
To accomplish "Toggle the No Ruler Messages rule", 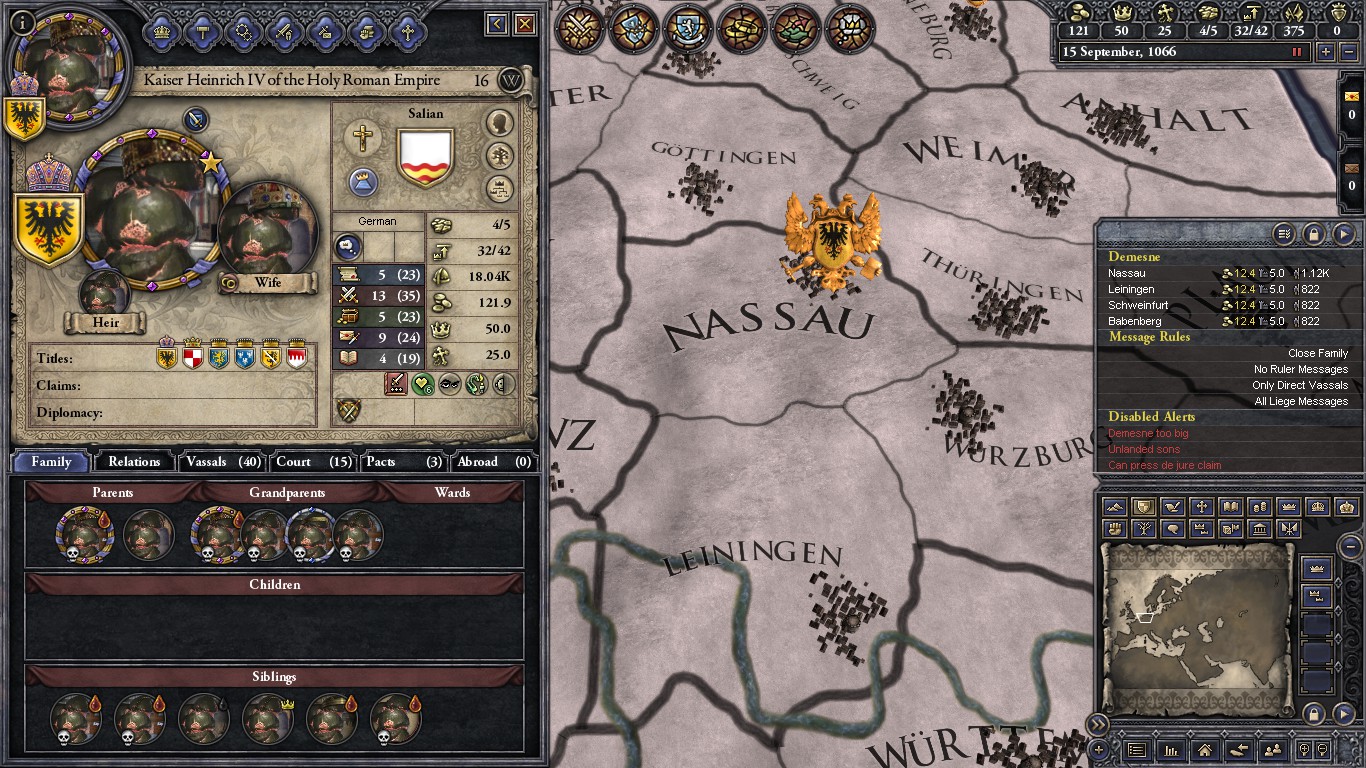I will [x=1299, y=369].
